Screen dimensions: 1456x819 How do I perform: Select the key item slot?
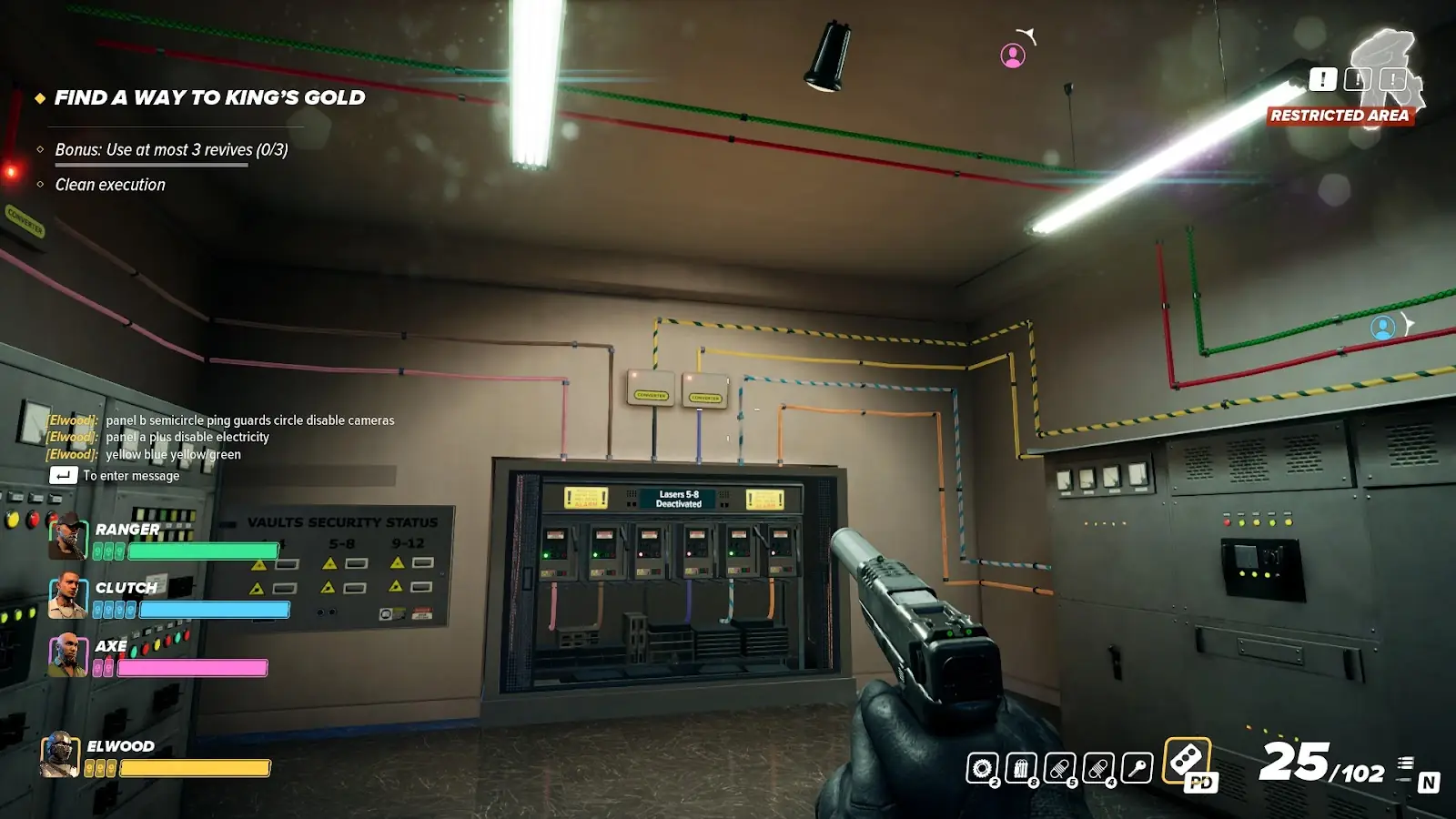tap(1137, 769)
